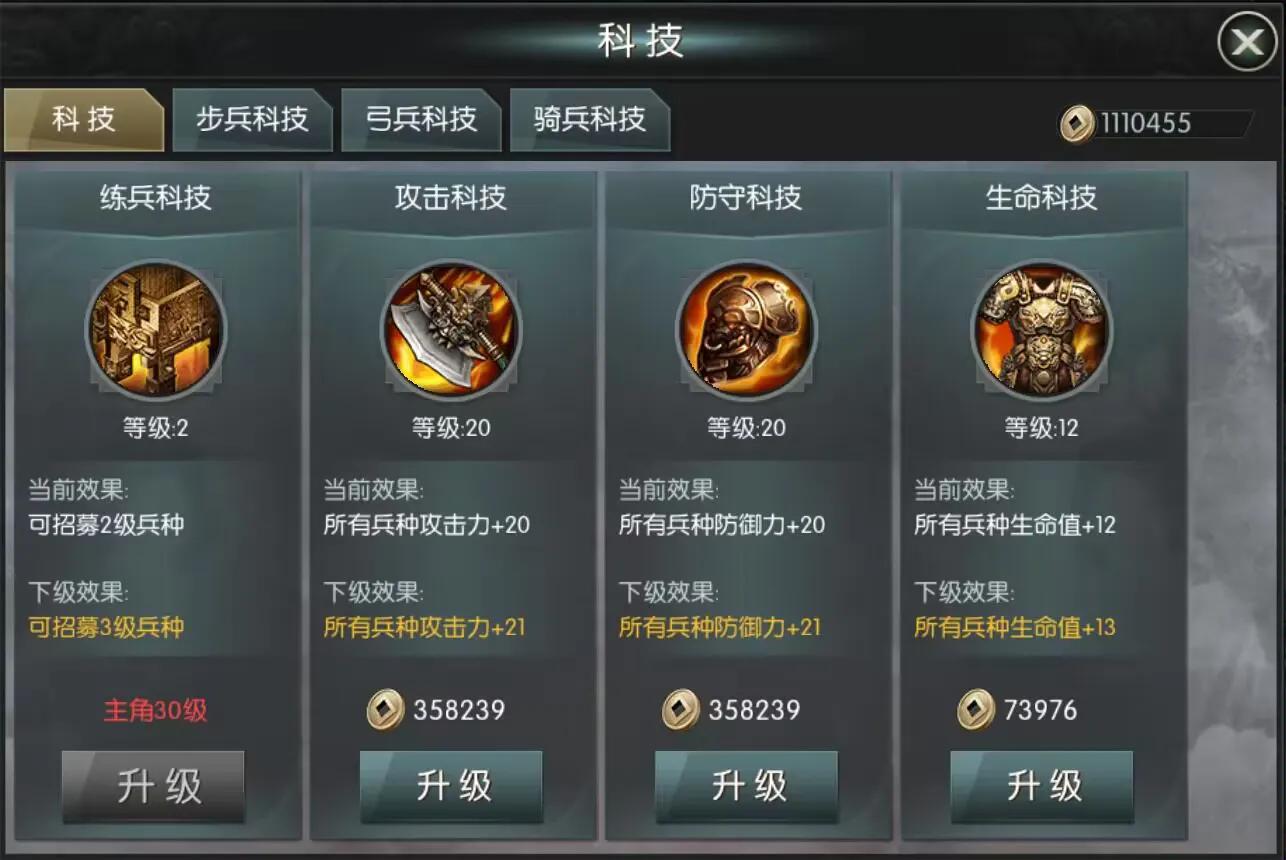Viewport: 1286px width, 860px height.
Task: Click the coin icon next to 358239 under 攻击科技
Action: point(385,710)
